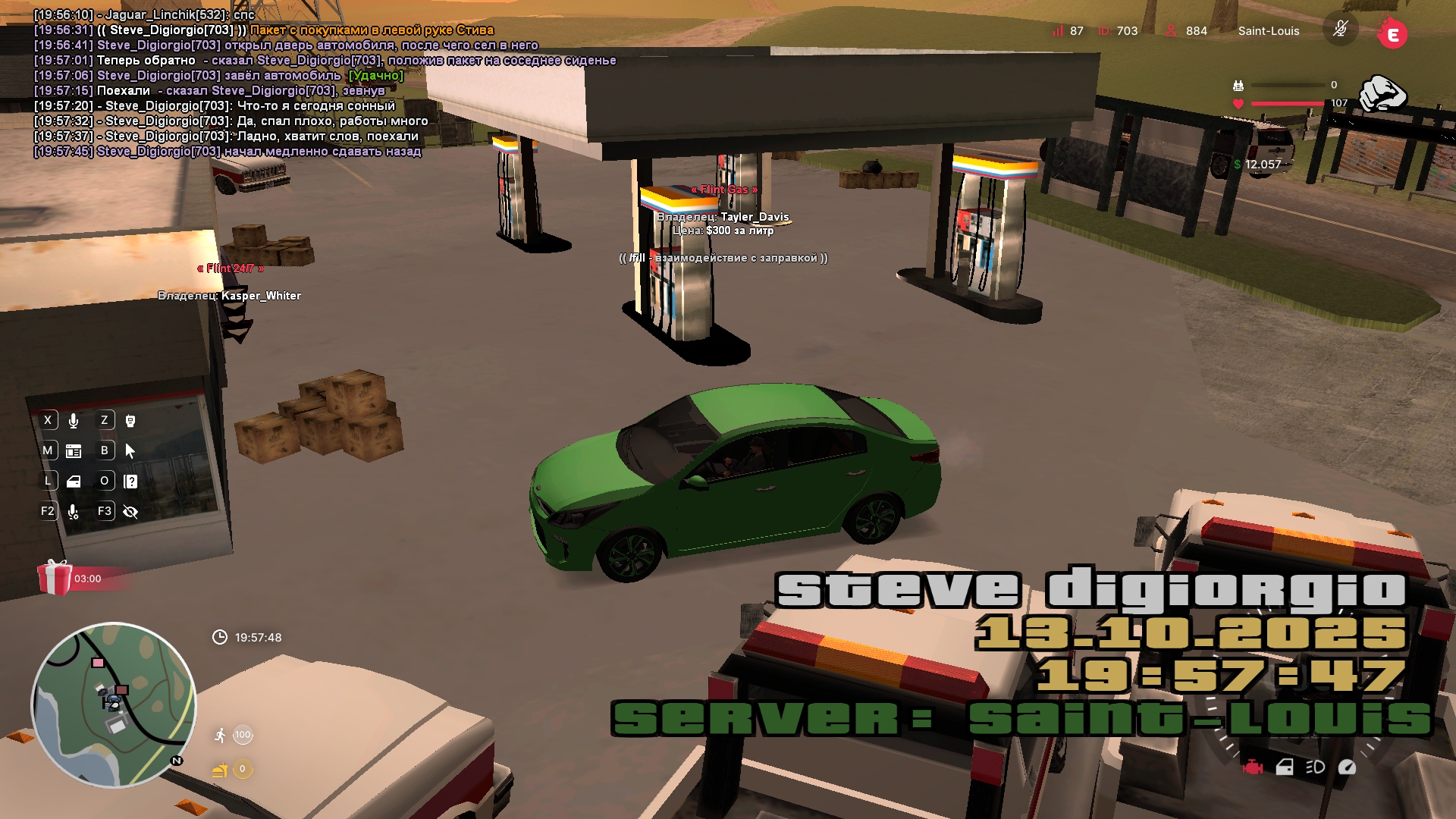Activate the mouse cursor mode icon

(130, 451)
